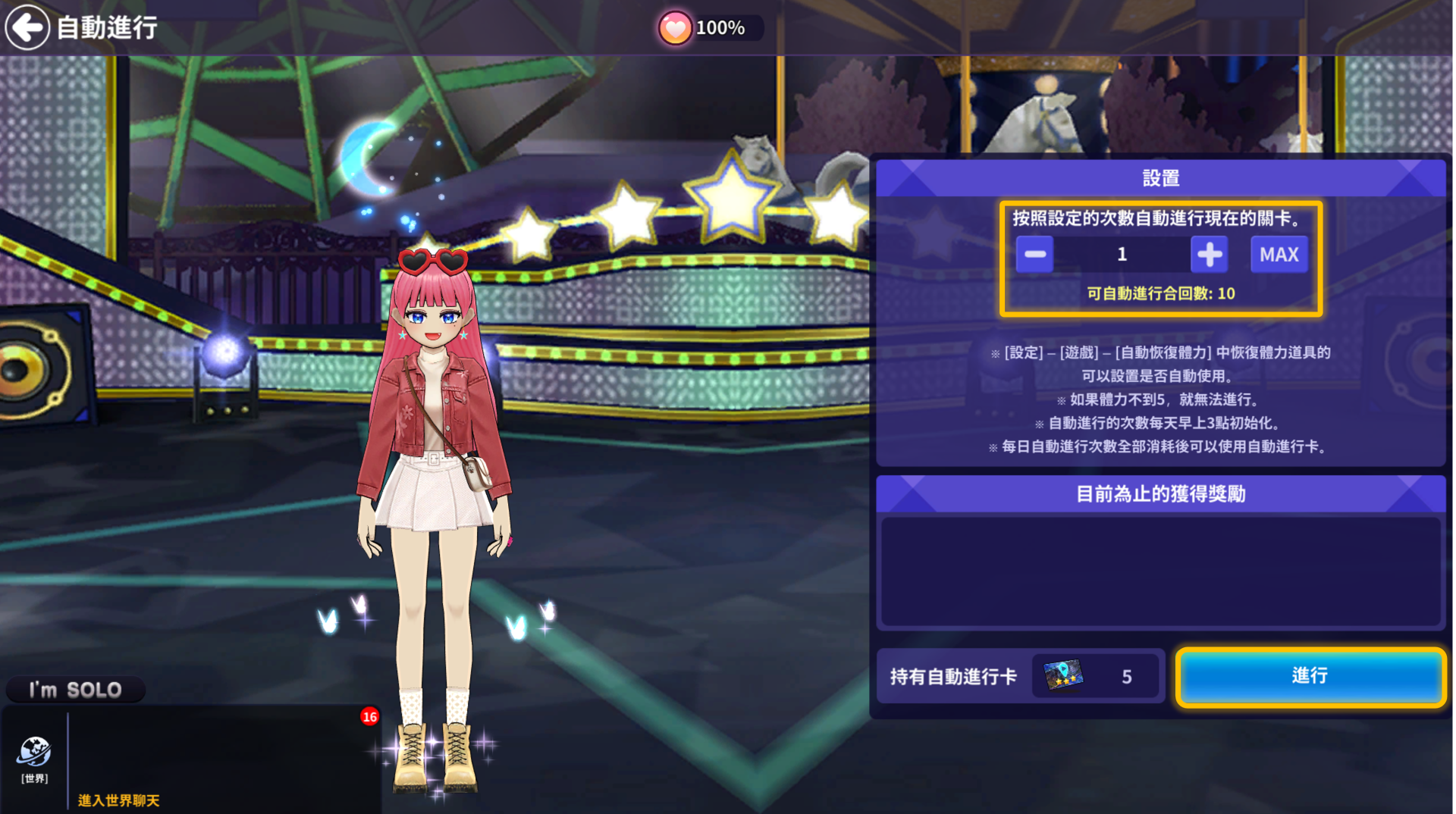Screen dimensions: 1456x814
Task: Enter world chat via 進入世界聊天
Action: pos(119,800)
